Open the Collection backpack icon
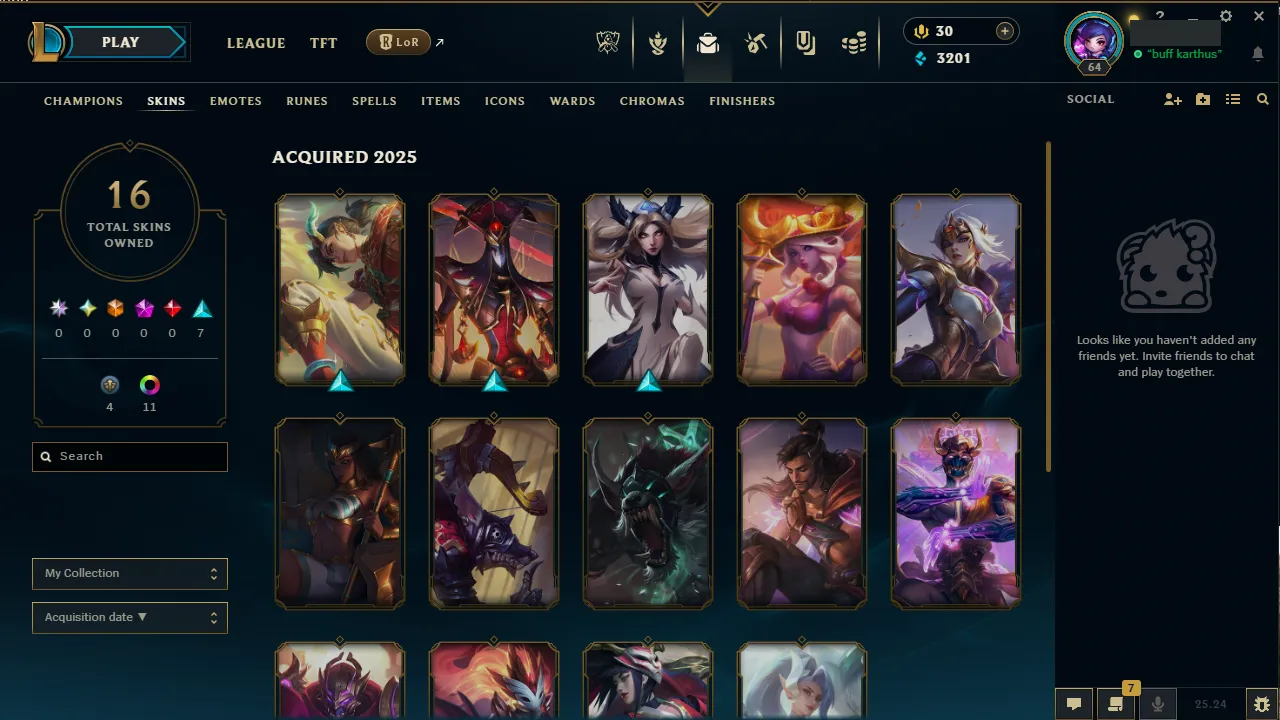Image resolution: width=1280 pixels, height=720 pixels. (x=708, y=42)
